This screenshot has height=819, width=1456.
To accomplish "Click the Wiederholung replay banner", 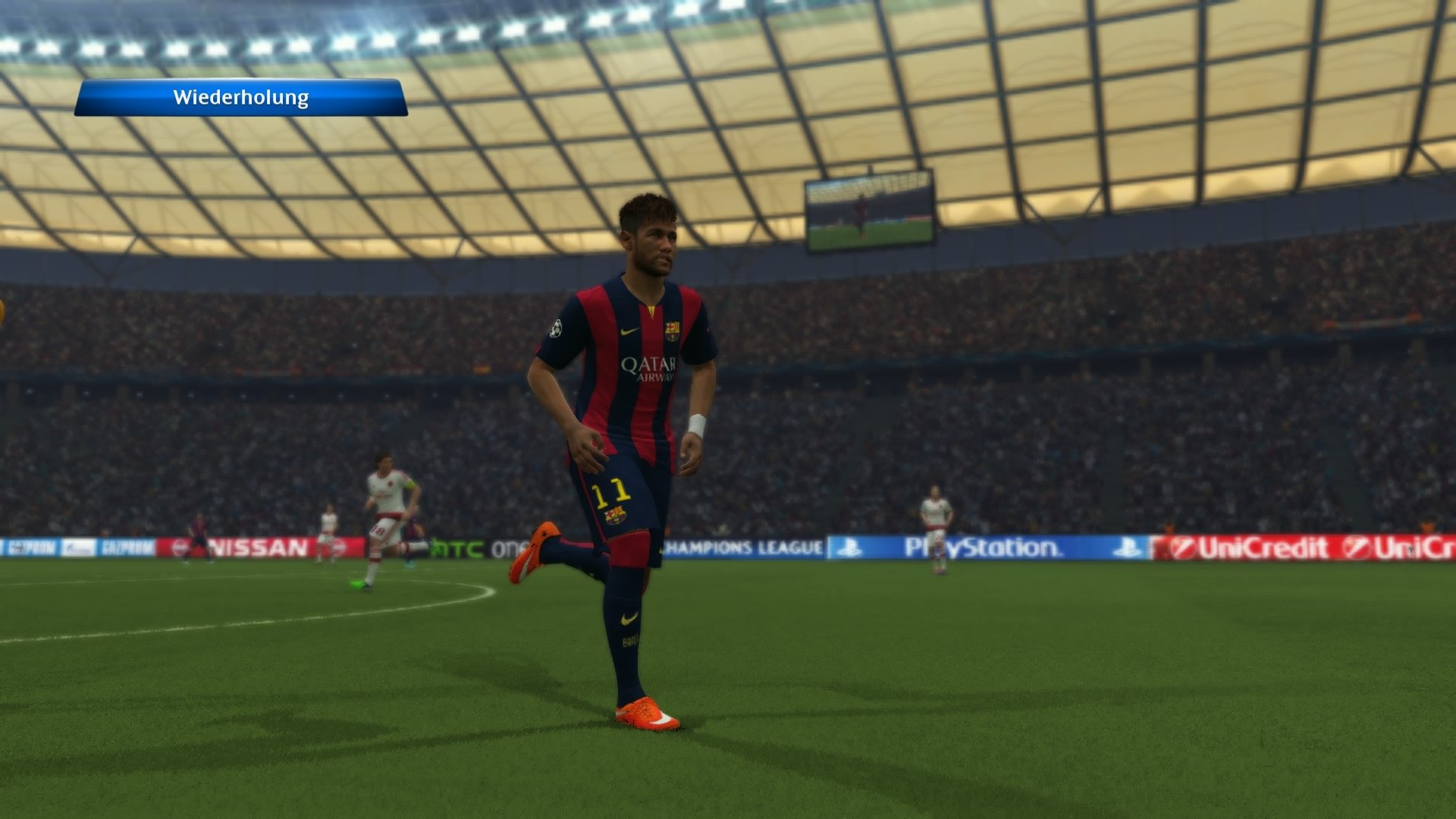I will [241, 97].
